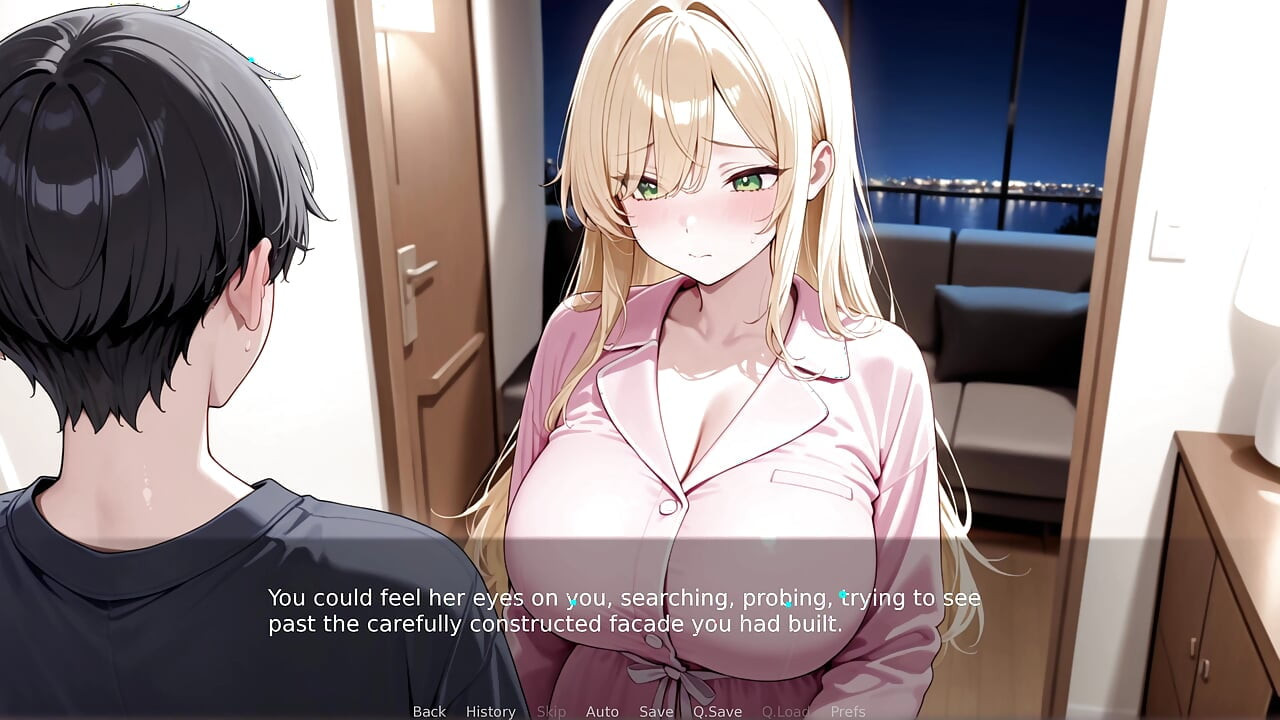Quick save with Q.Save
This screenshot has height=720, width=1280.
[717, 711]
